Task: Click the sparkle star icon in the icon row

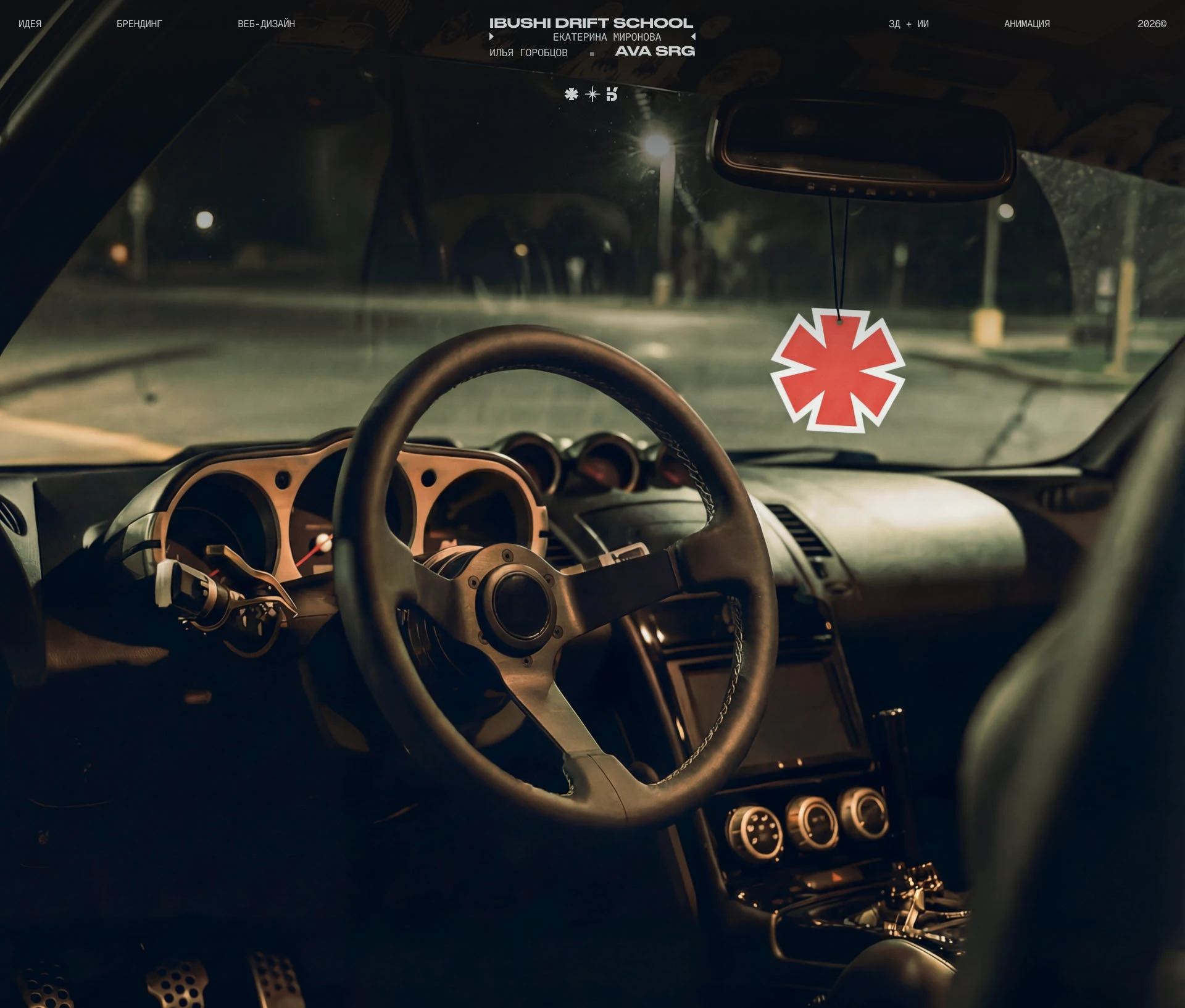Action: click(x=591, y=94)
